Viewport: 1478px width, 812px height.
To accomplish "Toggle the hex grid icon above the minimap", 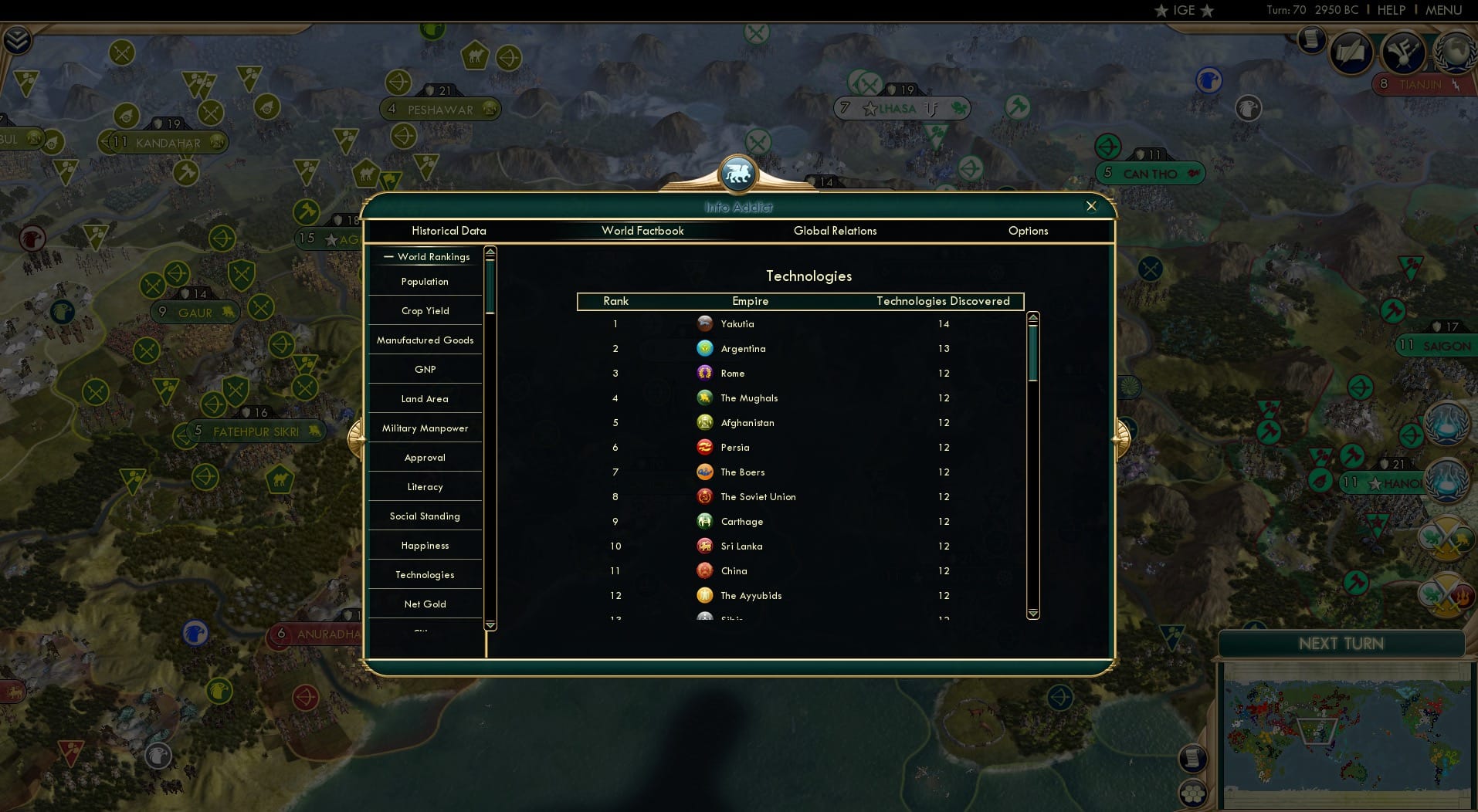I will pyautogui.click(x=1192, y=792).
